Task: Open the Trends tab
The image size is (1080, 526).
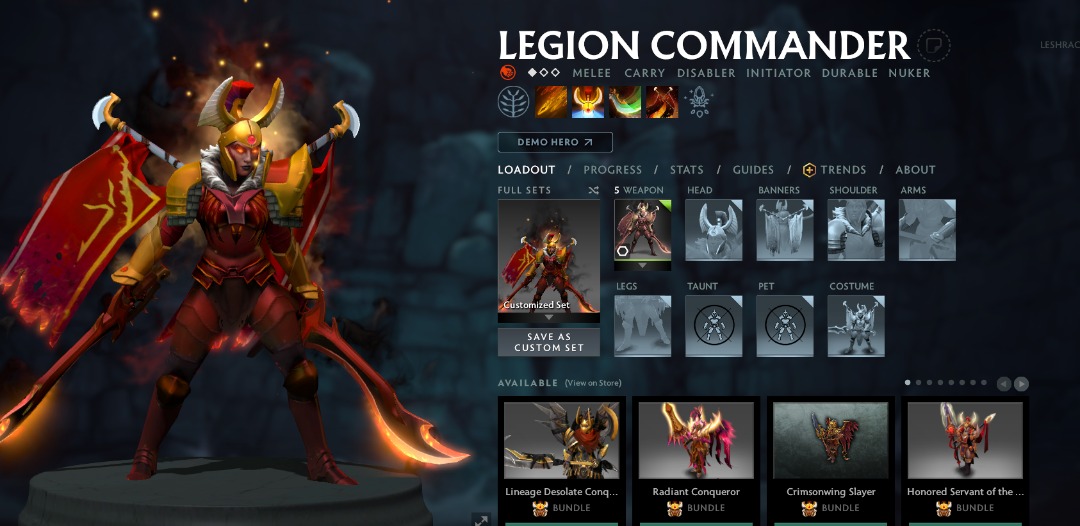Action: 835,170
